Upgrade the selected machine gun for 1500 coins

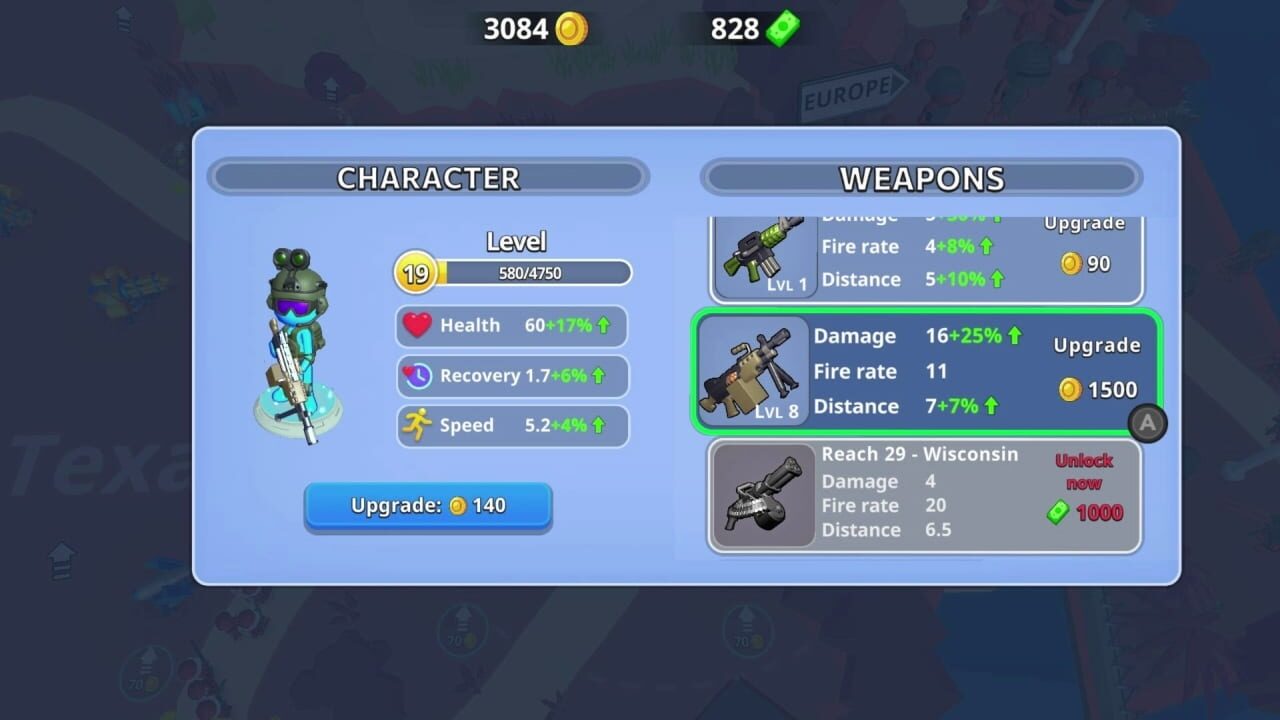tap(1096, 368)
